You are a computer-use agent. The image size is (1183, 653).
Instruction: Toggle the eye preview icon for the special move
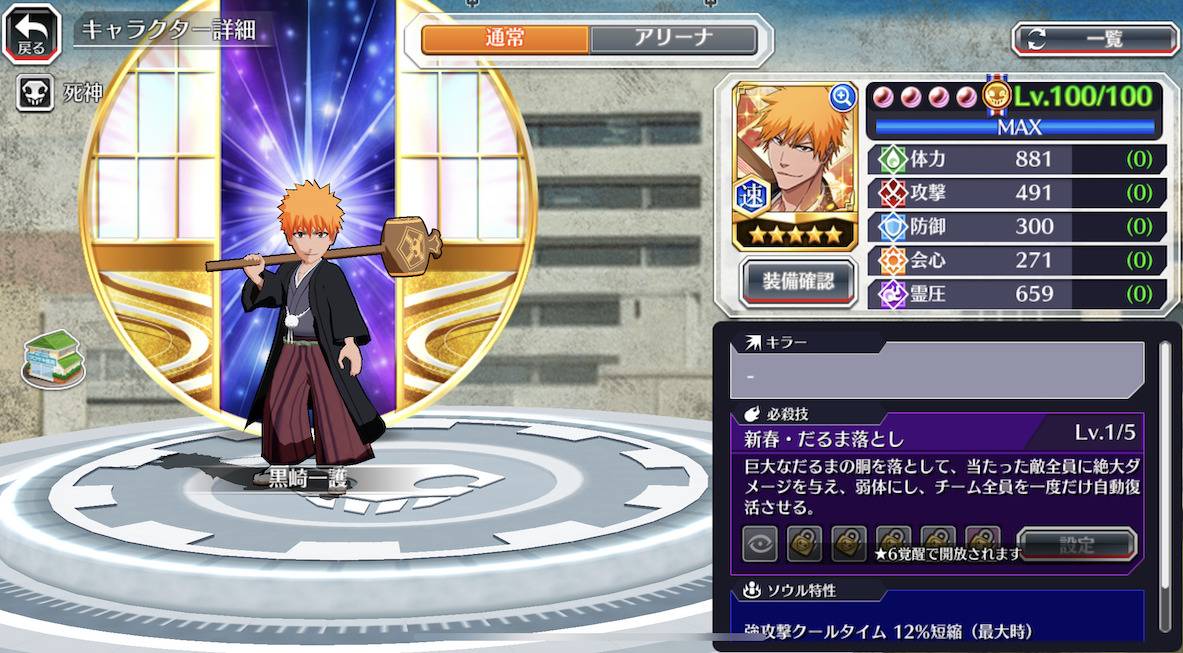coord(760,543)
